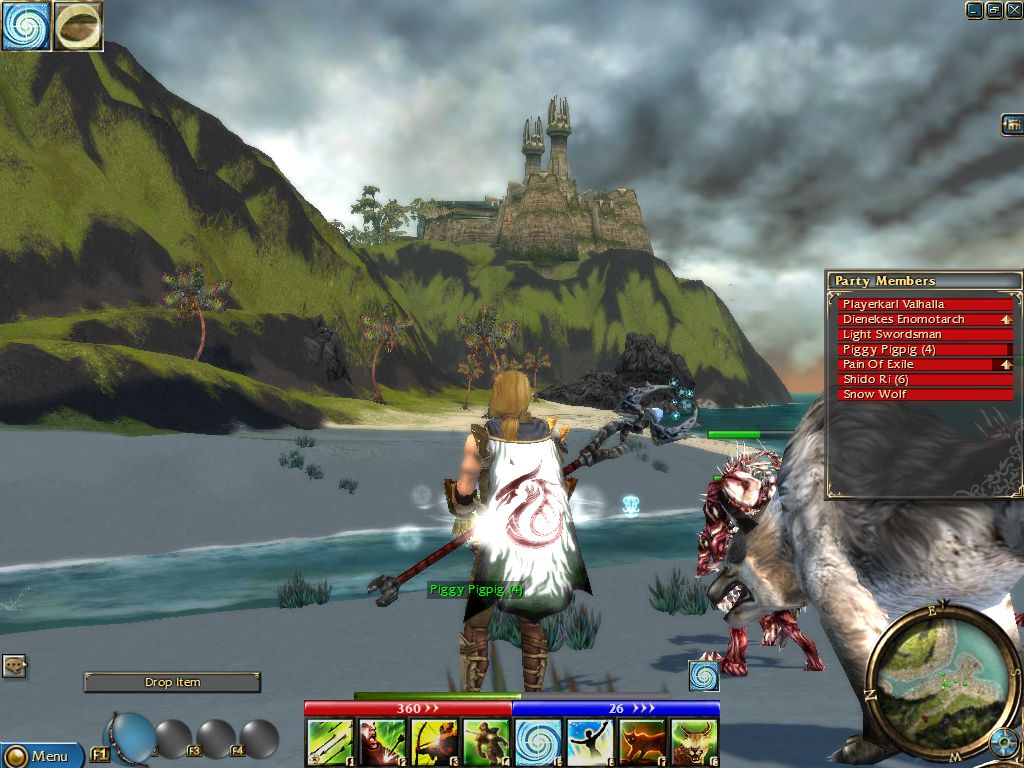Activate the golden archer bow skill
The width and height of the screenshot is (1024, 768).
tap(434, 743)
